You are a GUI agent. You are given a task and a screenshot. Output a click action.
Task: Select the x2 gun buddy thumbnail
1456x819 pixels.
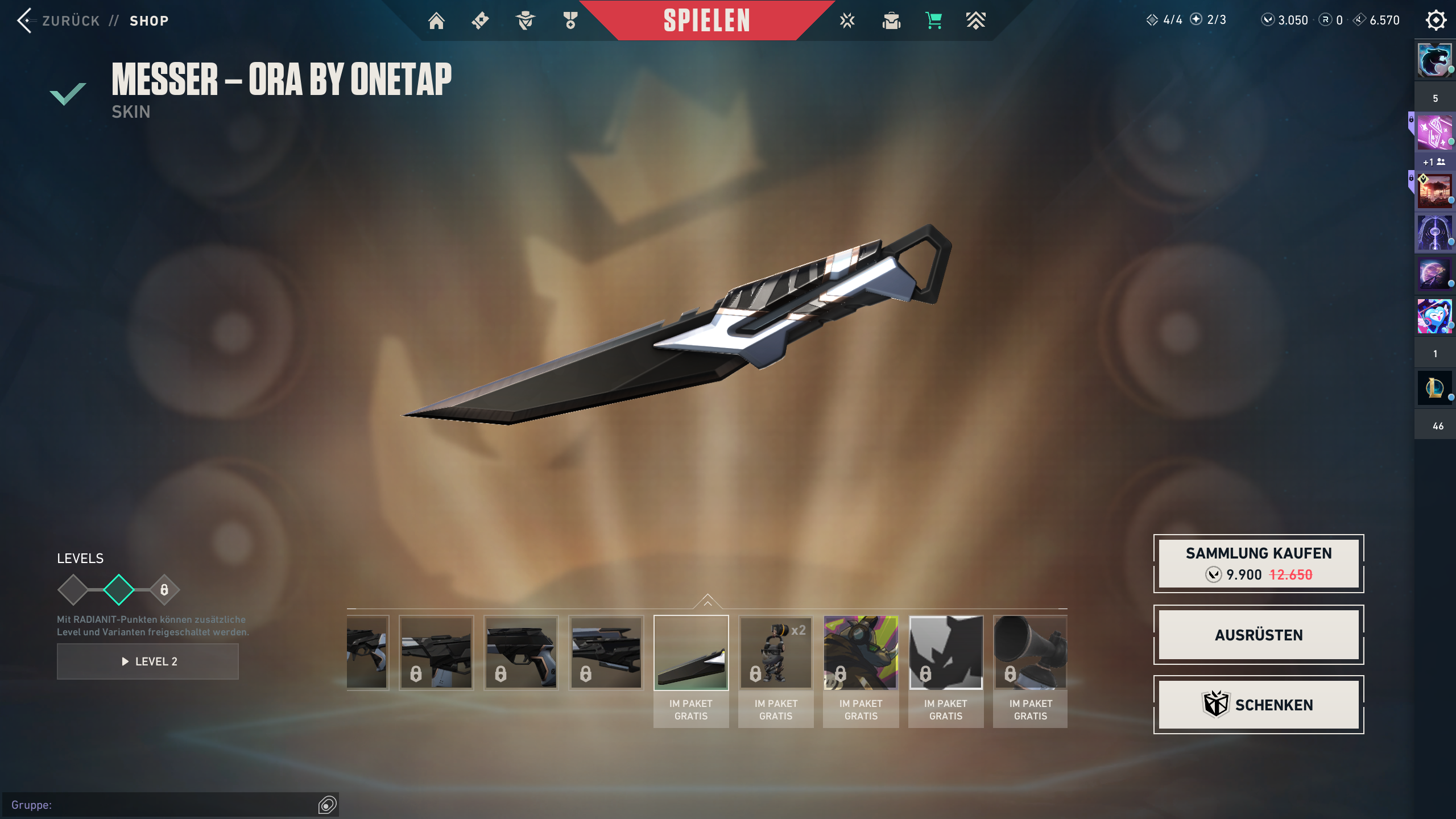(x=776, y=652)
